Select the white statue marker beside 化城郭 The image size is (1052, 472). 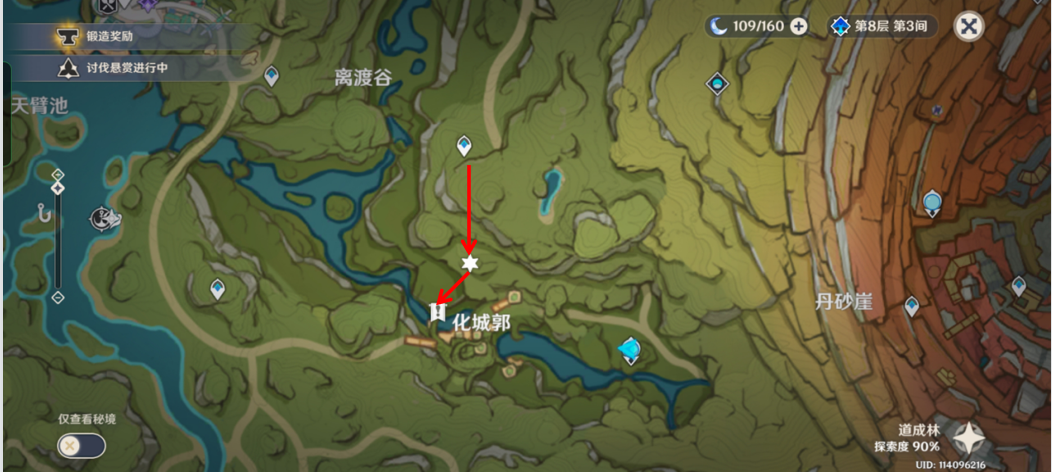click(x=437, y=314)
